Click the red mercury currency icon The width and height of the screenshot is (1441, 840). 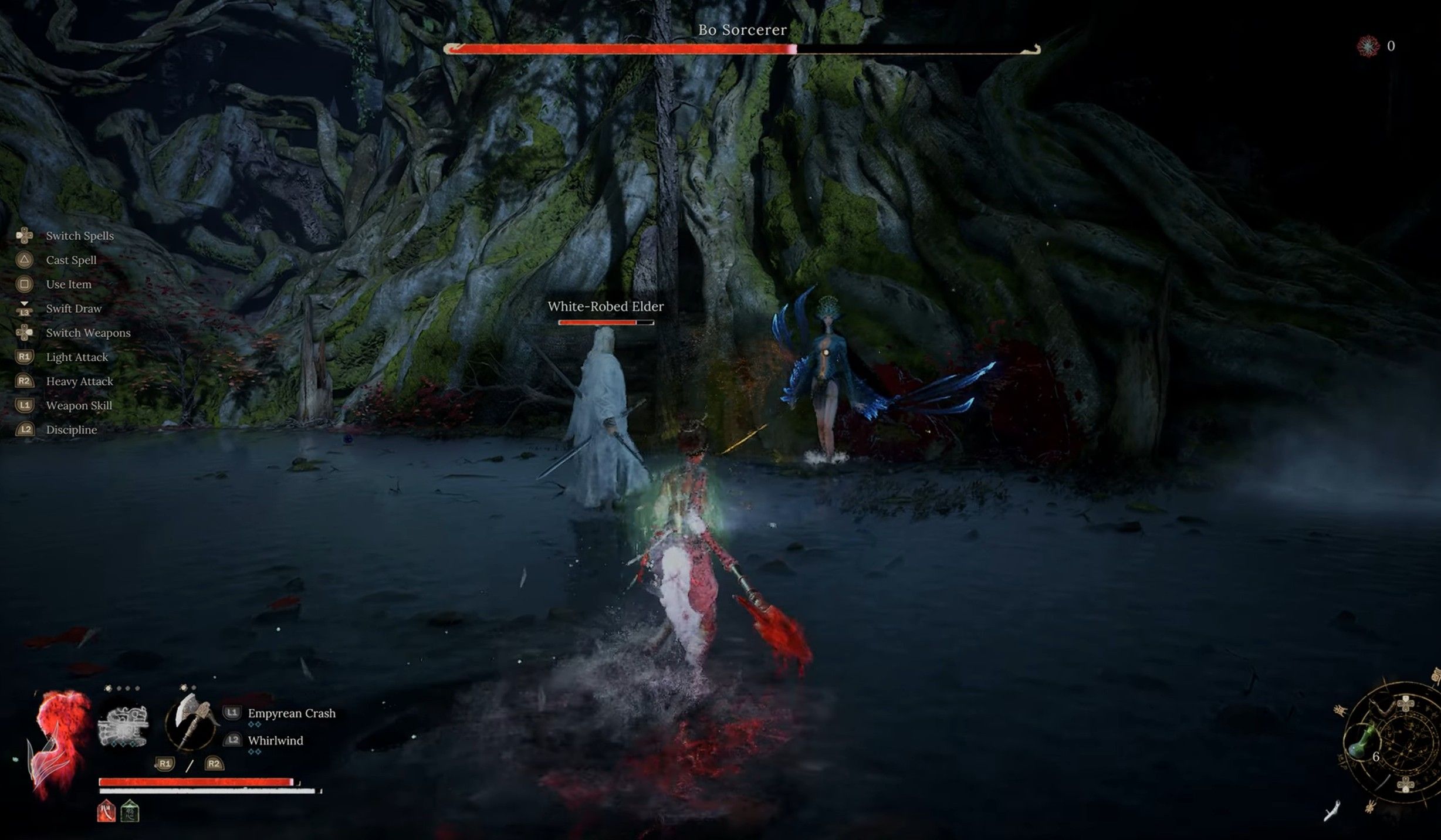1368,46
